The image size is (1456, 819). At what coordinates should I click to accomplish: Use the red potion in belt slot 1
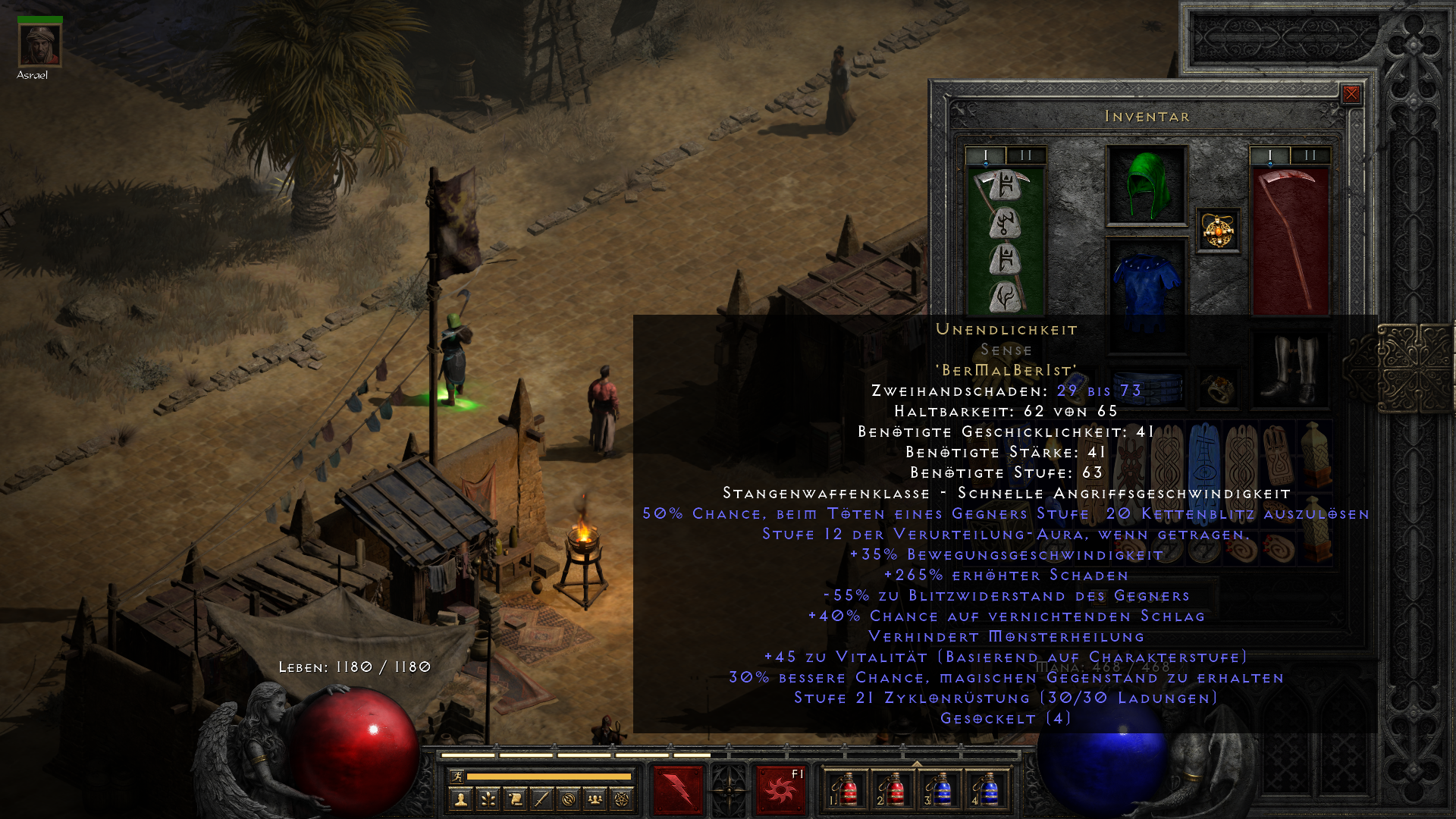[x=845, y=789]
